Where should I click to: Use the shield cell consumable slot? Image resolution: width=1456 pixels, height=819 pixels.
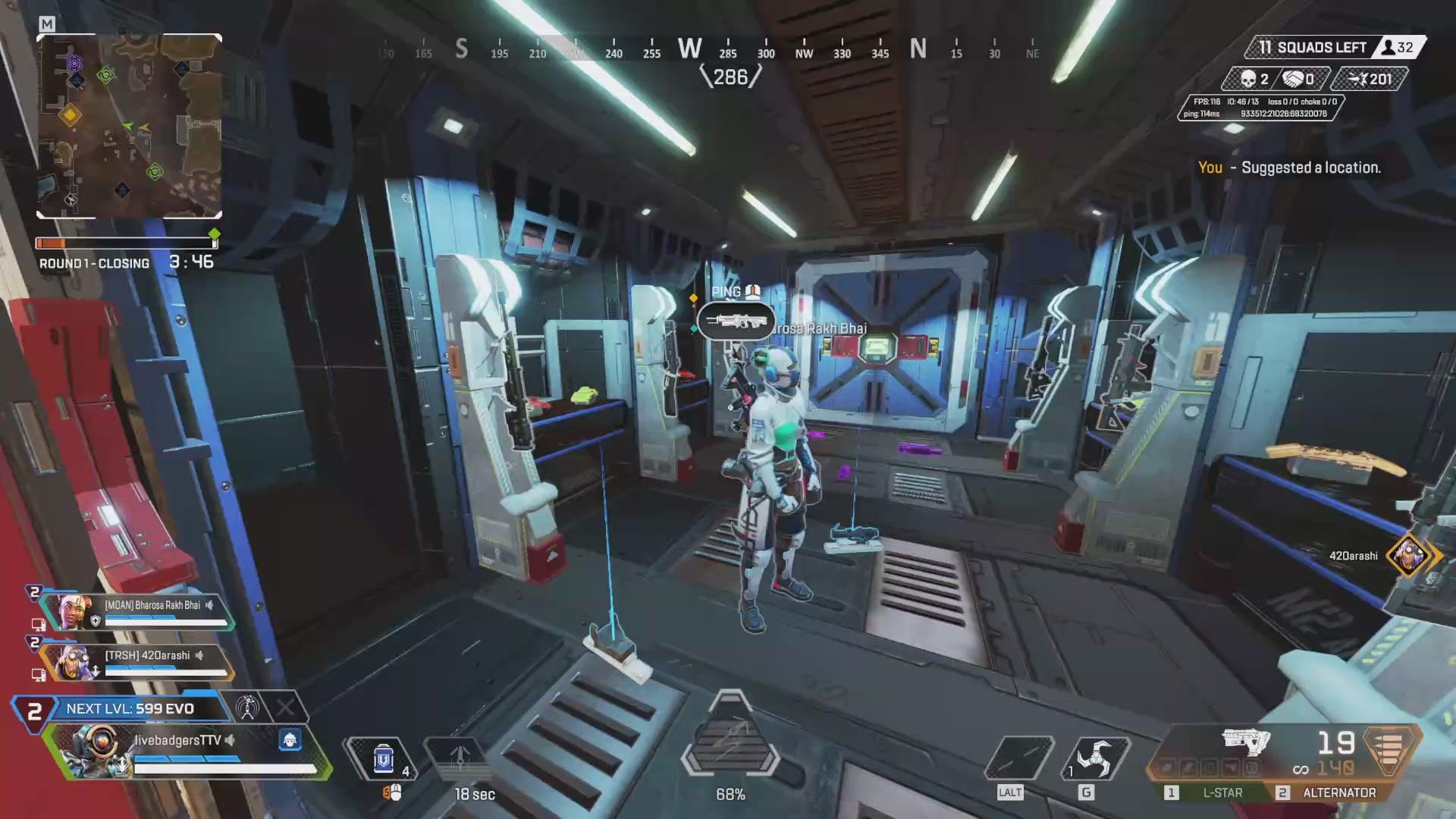[384, 758]
